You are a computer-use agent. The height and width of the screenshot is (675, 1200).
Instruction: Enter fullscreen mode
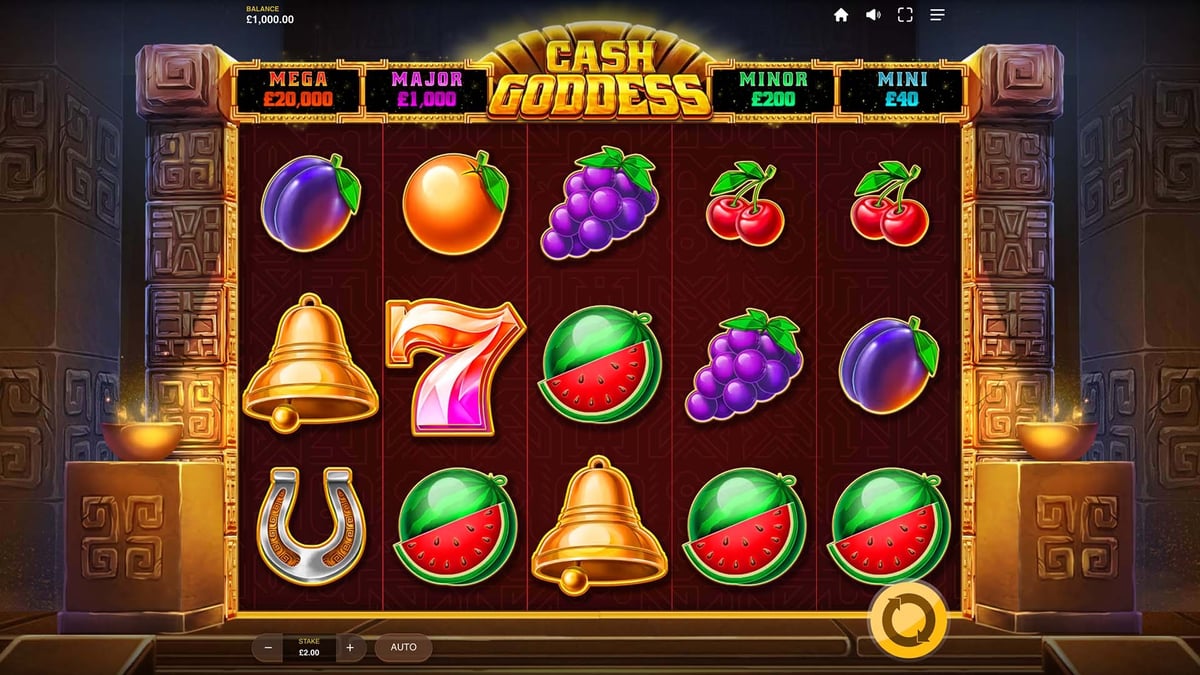click(905, 15)
